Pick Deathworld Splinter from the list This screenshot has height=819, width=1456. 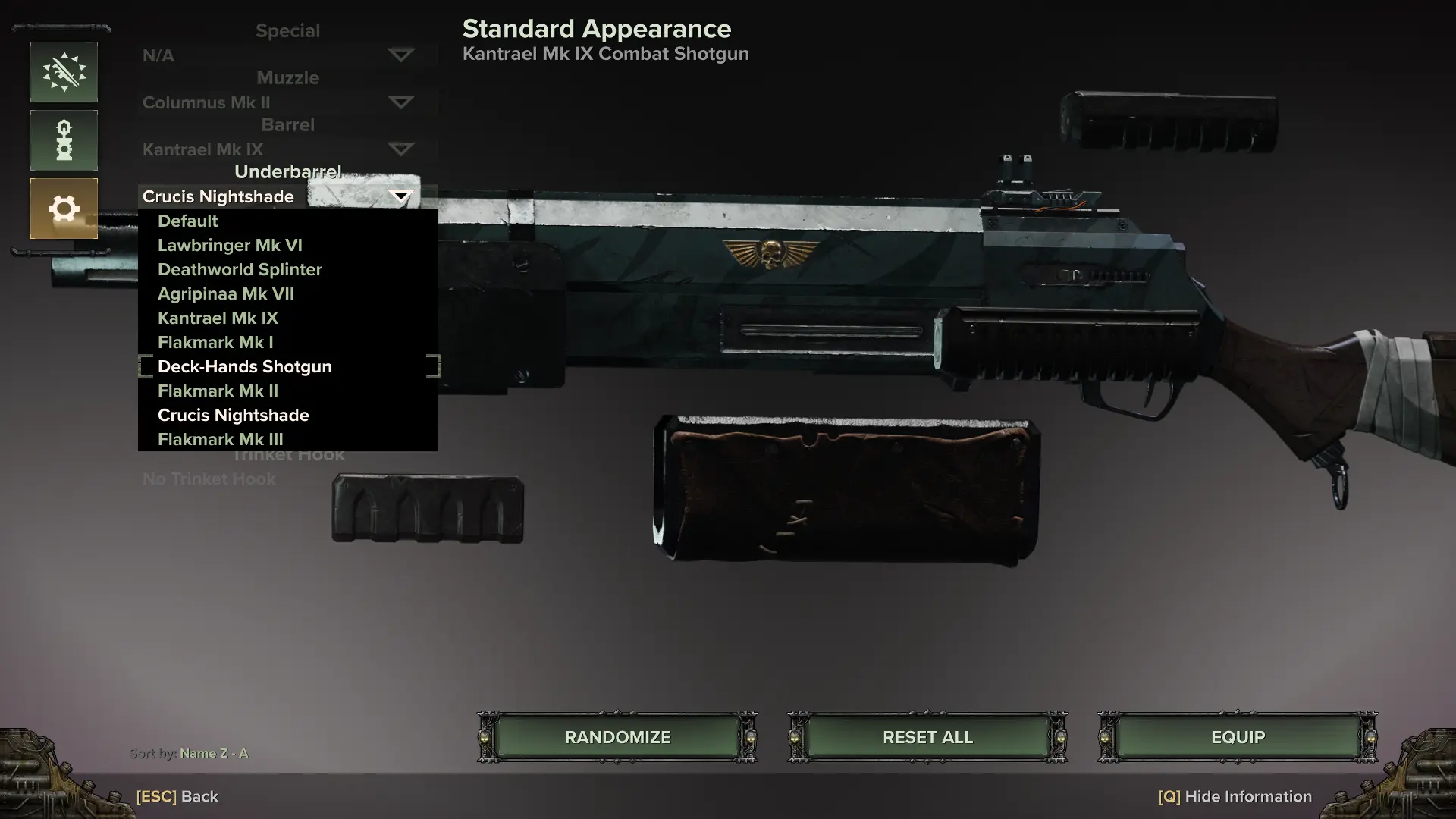(240, 270)
